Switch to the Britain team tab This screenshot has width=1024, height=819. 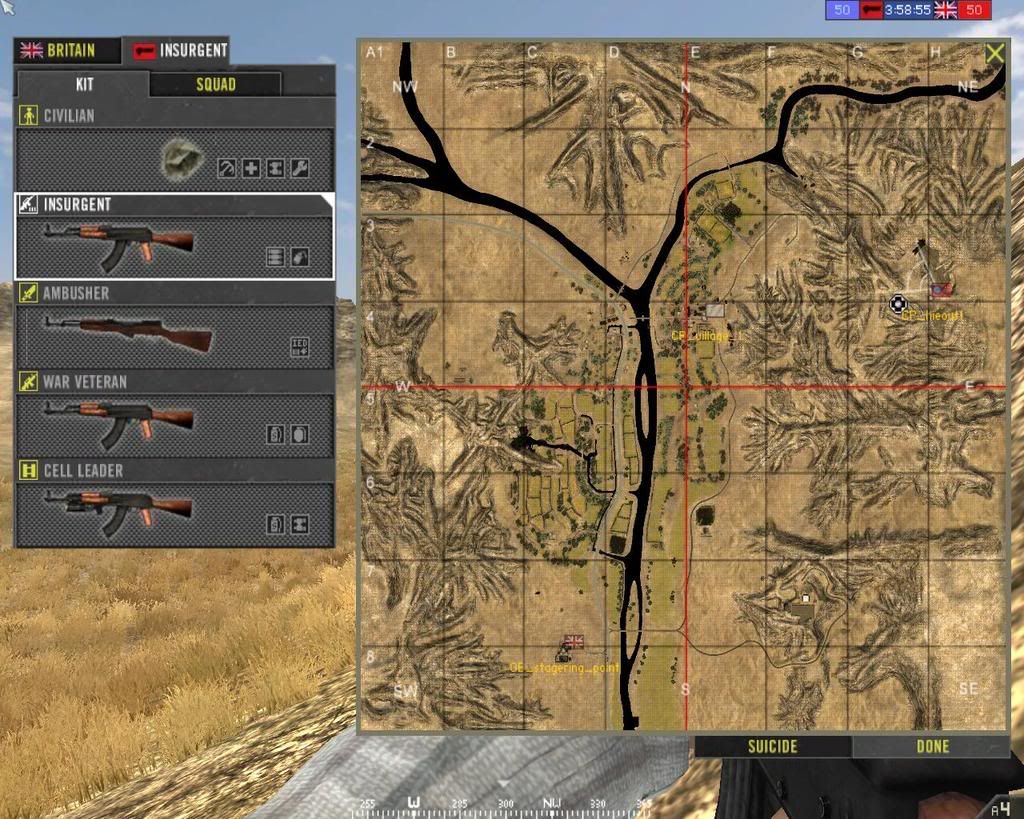coord(66,50)
